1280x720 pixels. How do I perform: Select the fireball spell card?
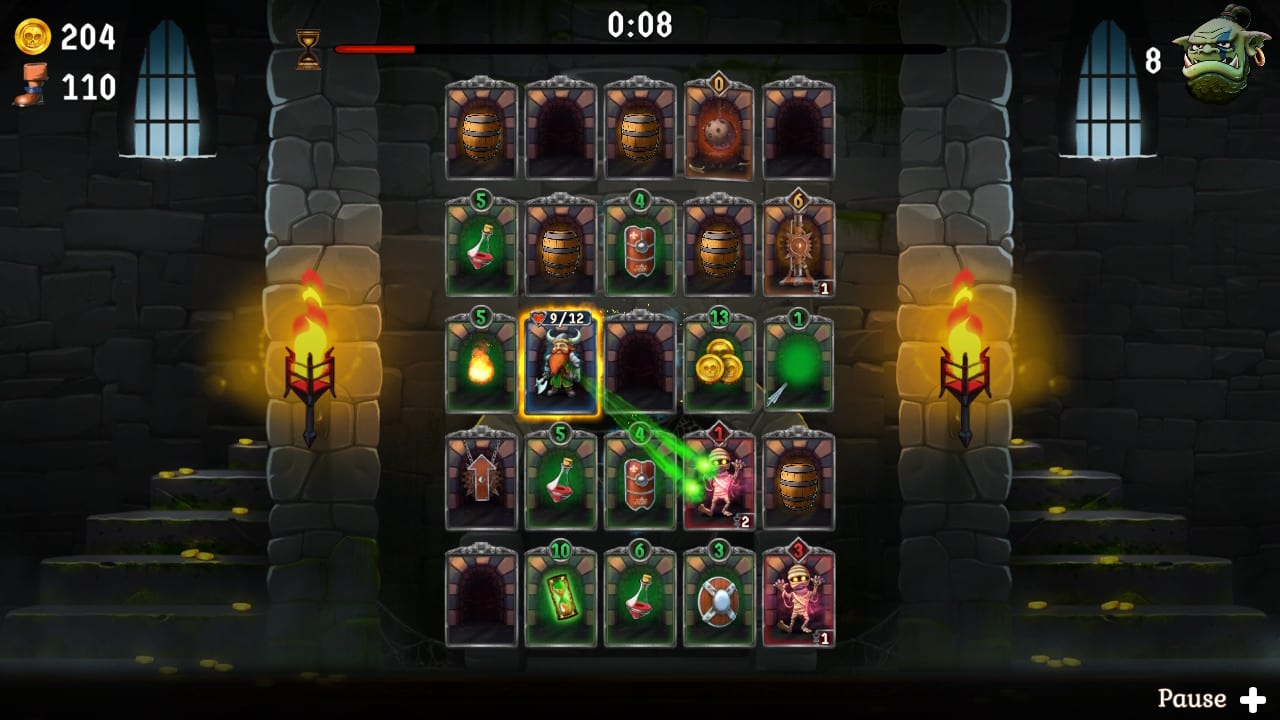click(x=481, y=363)
